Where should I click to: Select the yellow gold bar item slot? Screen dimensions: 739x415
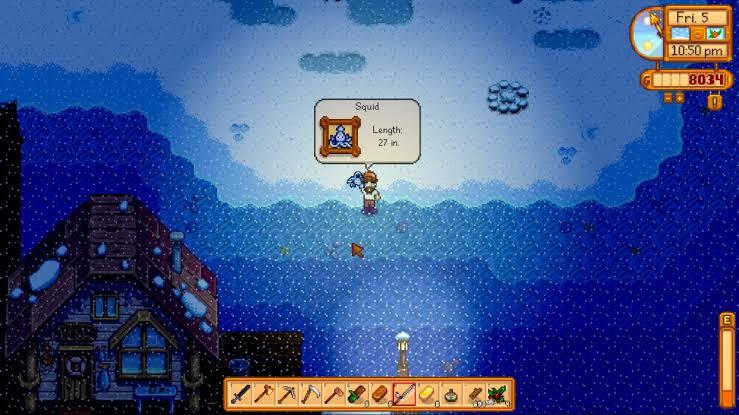click(x=427, y=393)
